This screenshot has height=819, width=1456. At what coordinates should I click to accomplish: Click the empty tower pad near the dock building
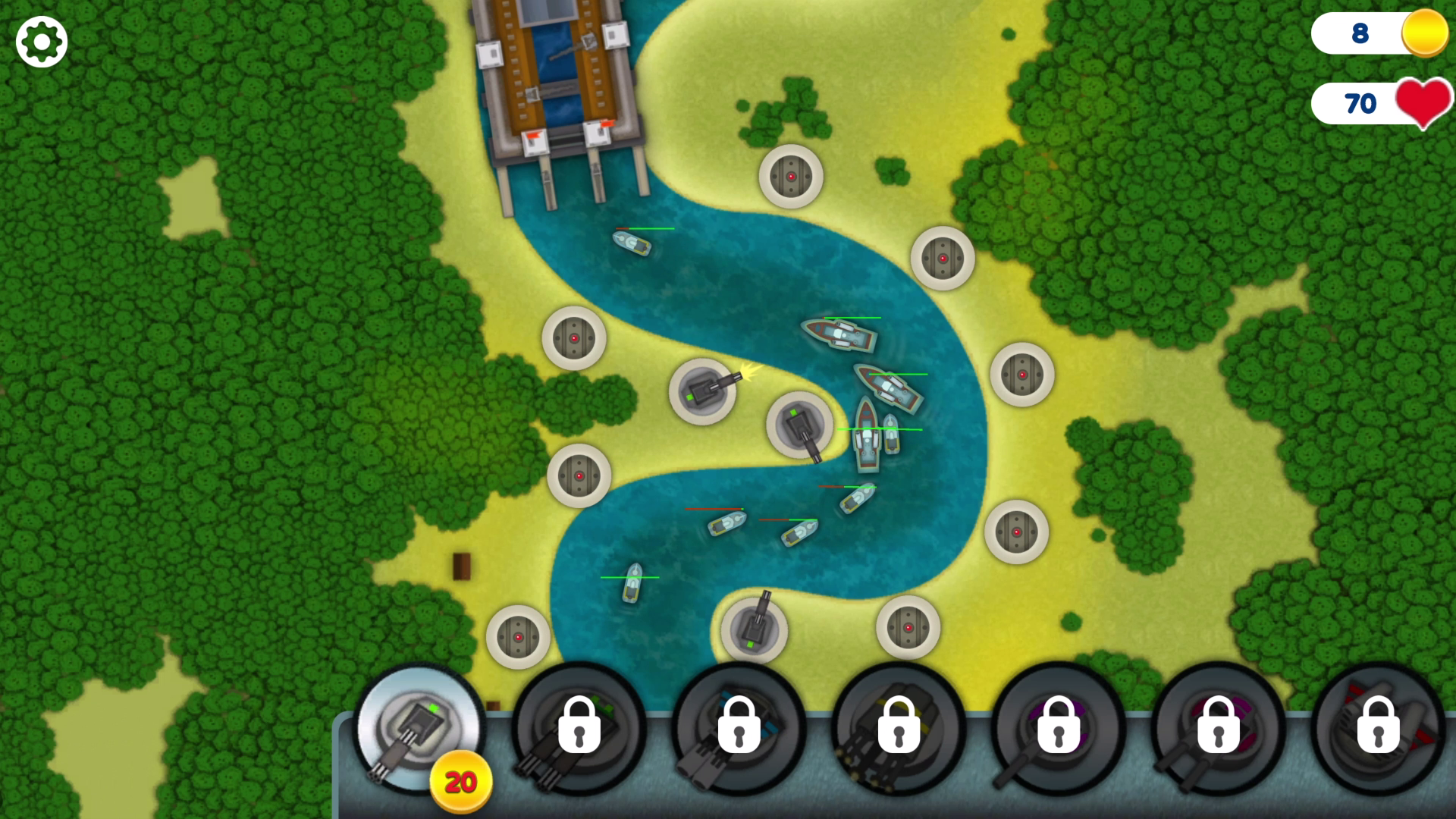click(792, 176)
